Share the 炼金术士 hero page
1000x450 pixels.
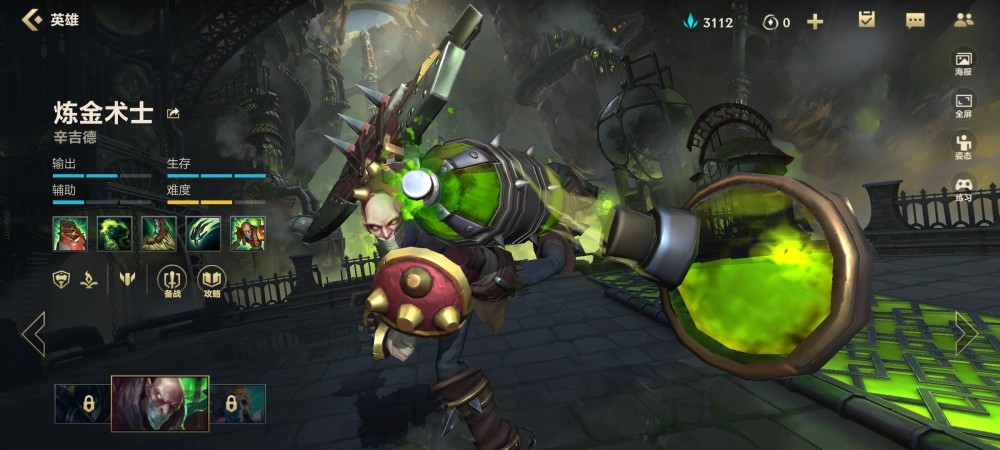174,113
